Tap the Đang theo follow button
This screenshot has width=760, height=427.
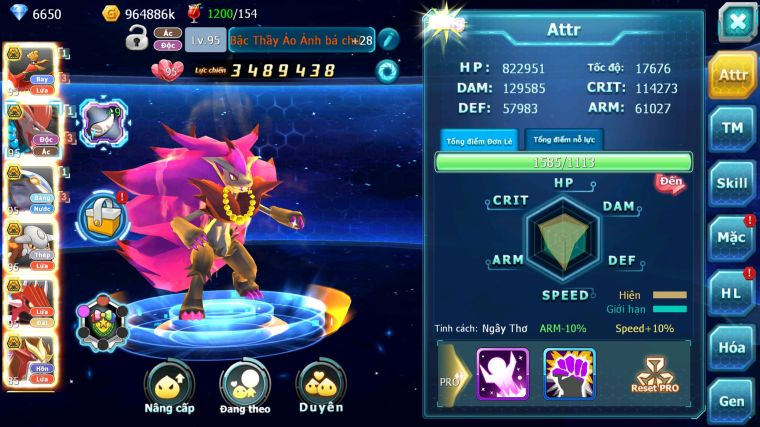[x=245, y=386]
